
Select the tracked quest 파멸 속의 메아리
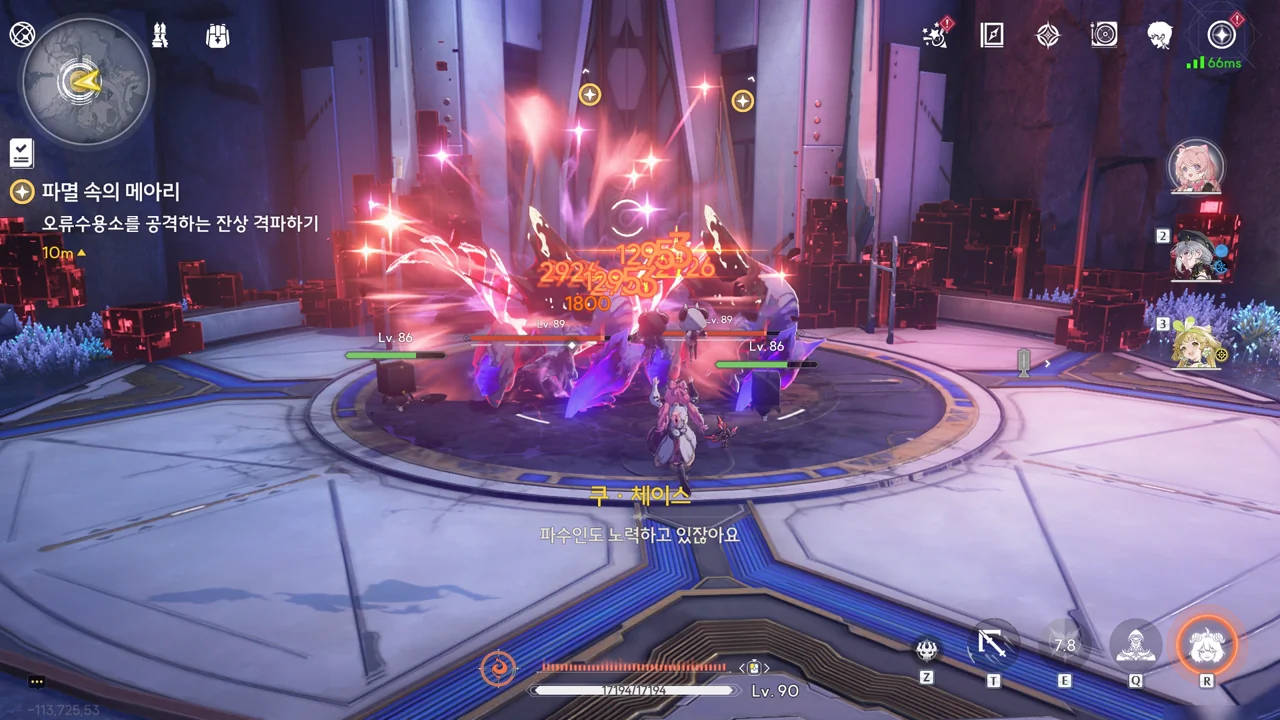tap(110, 191)
